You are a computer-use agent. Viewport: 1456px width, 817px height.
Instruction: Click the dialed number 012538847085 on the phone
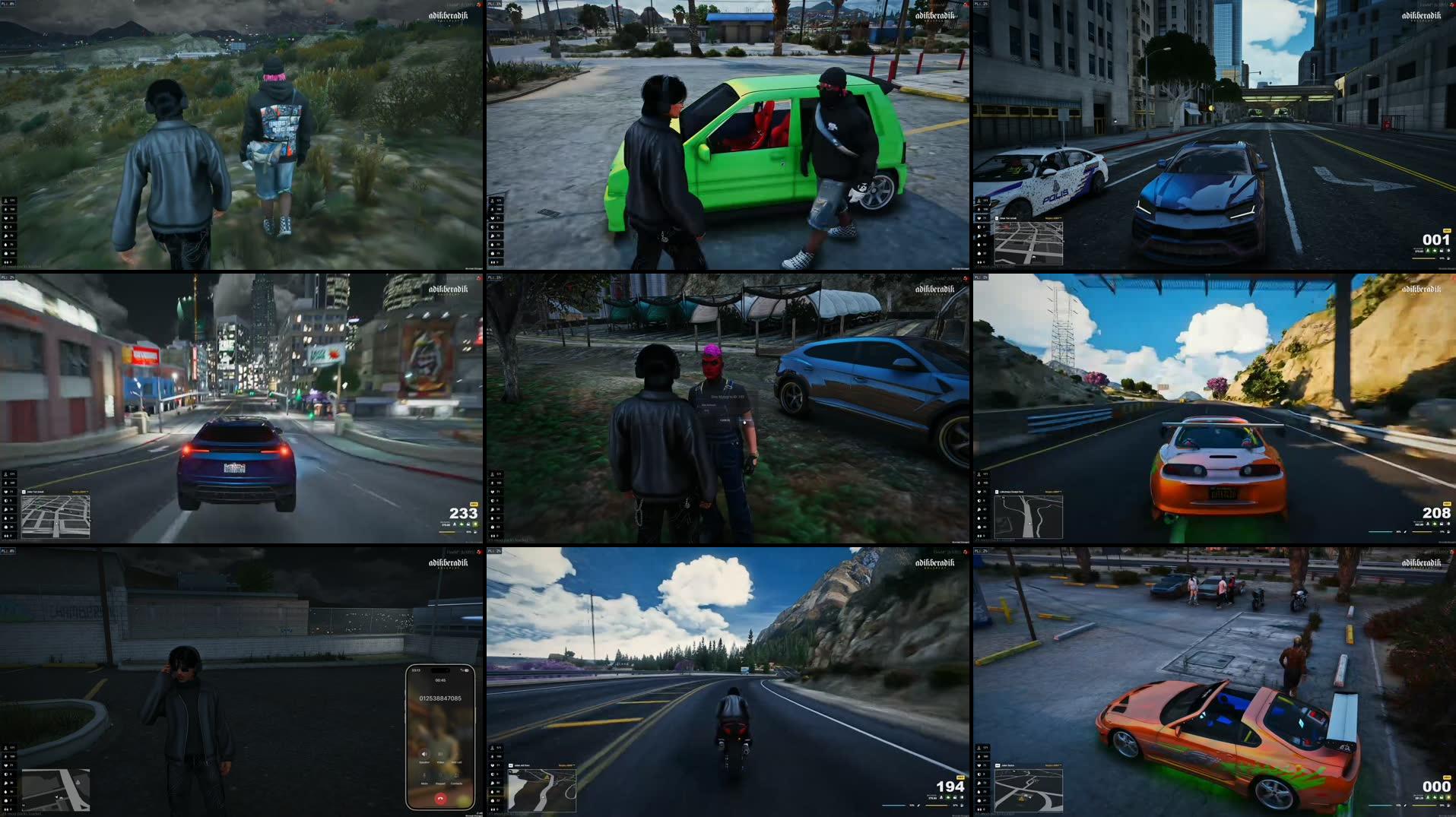[x=440, y=698]
